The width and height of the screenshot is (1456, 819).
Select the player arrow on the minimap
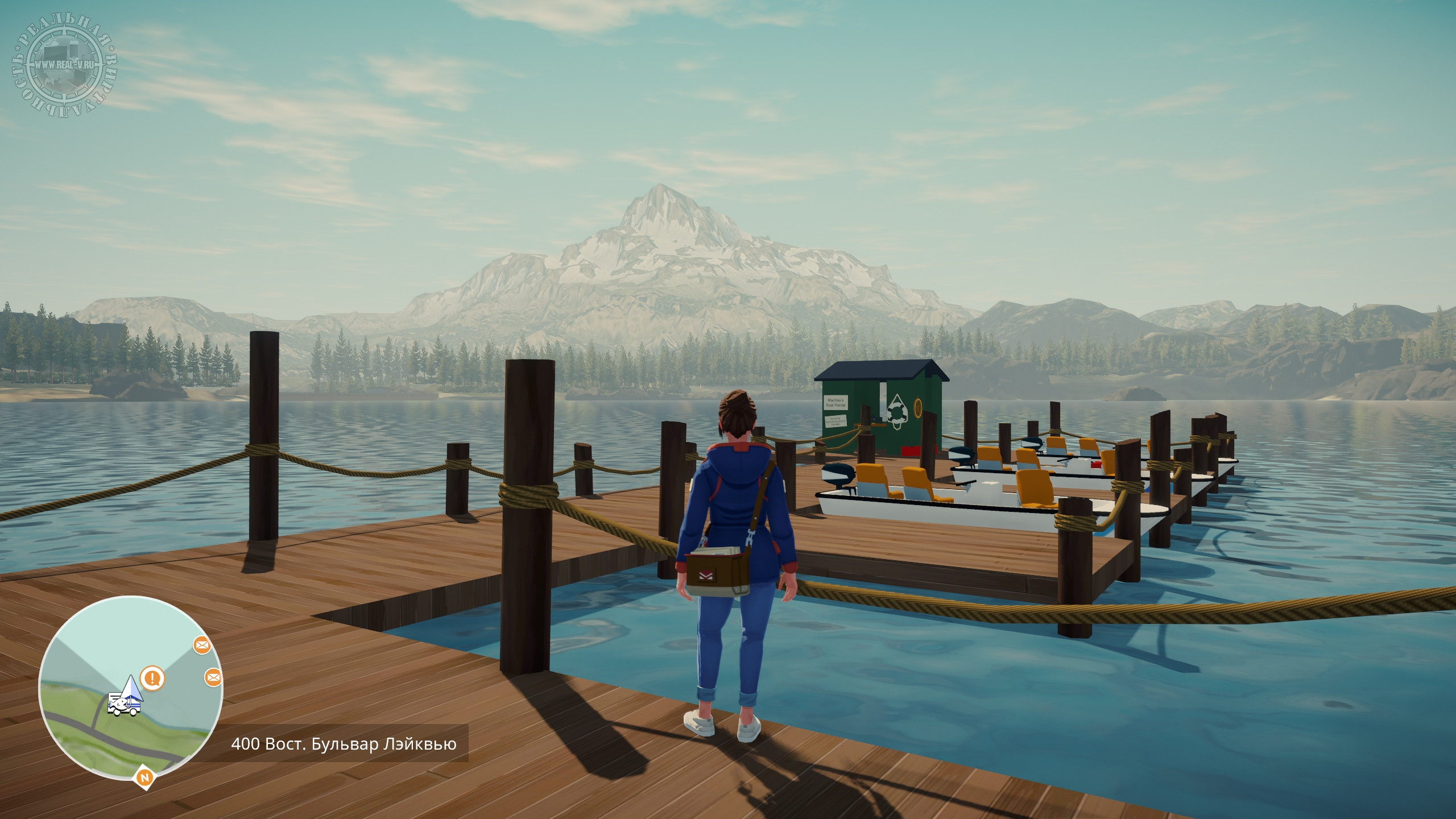point(131,688)
